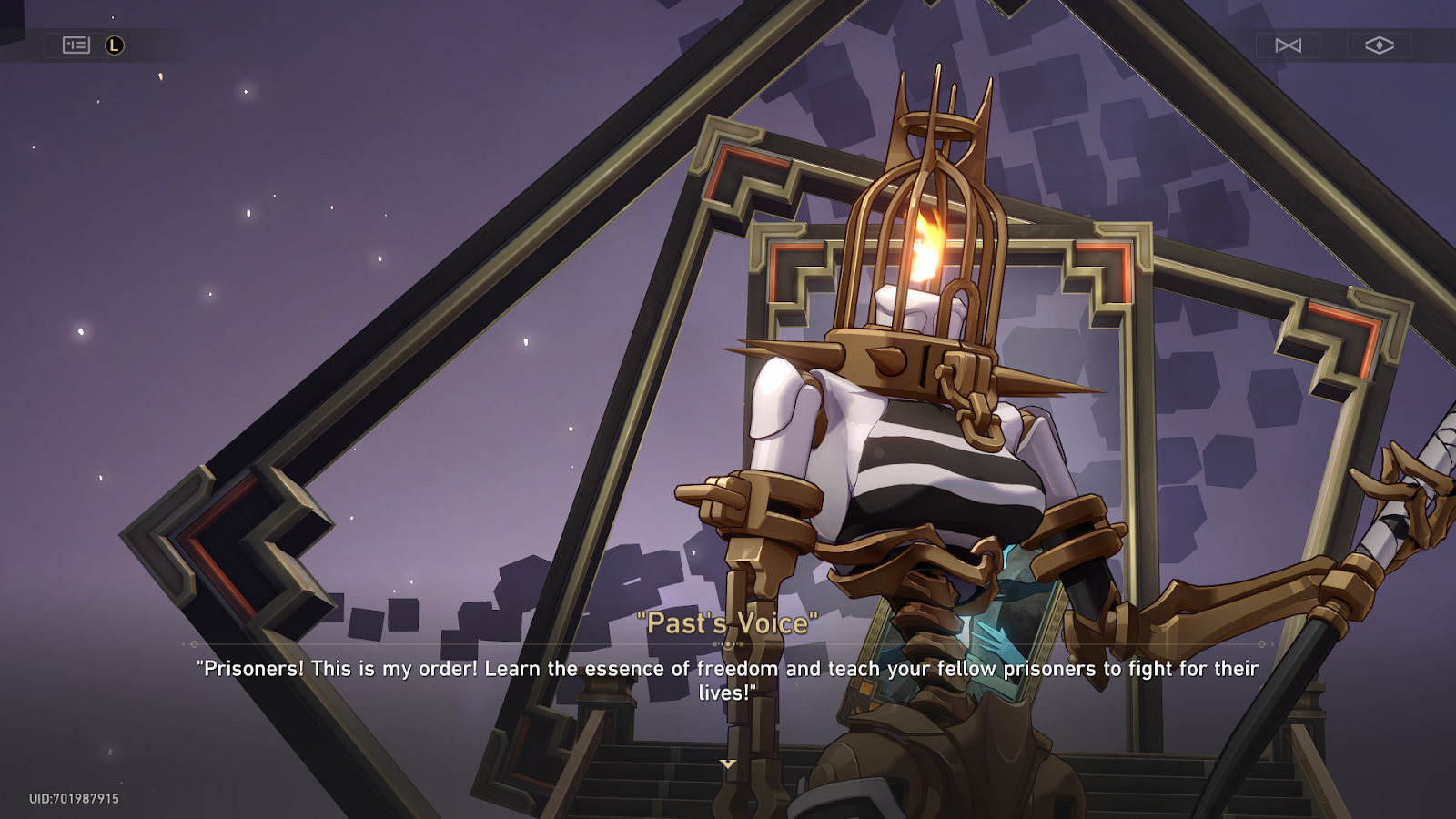The height and width of the screenshot is (819, 1456).
Task: Open the dialogue log icon
Action: click(x=76, y=45)
